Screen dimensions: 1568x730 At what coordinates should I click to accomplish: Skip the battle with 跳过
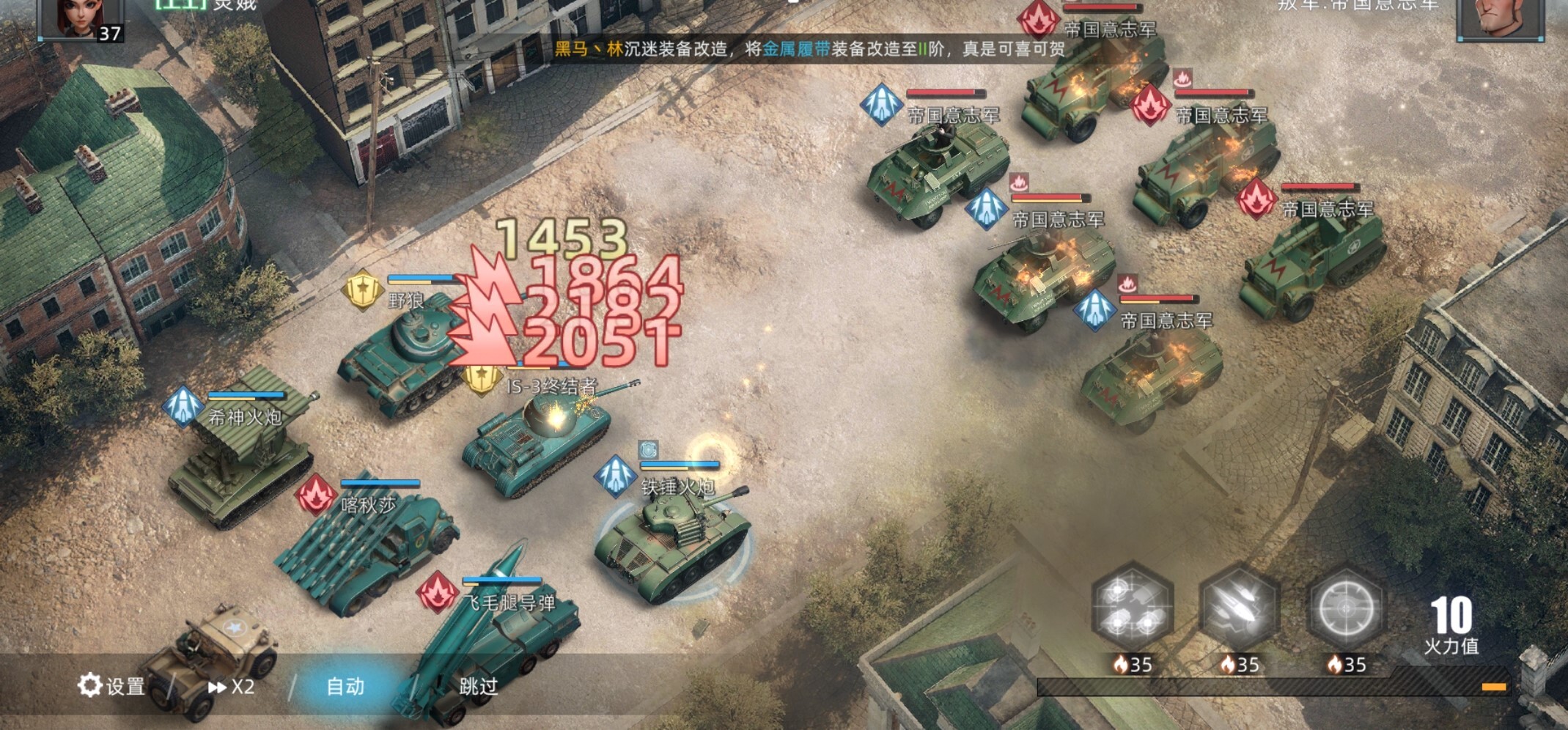tap(478, 687)
